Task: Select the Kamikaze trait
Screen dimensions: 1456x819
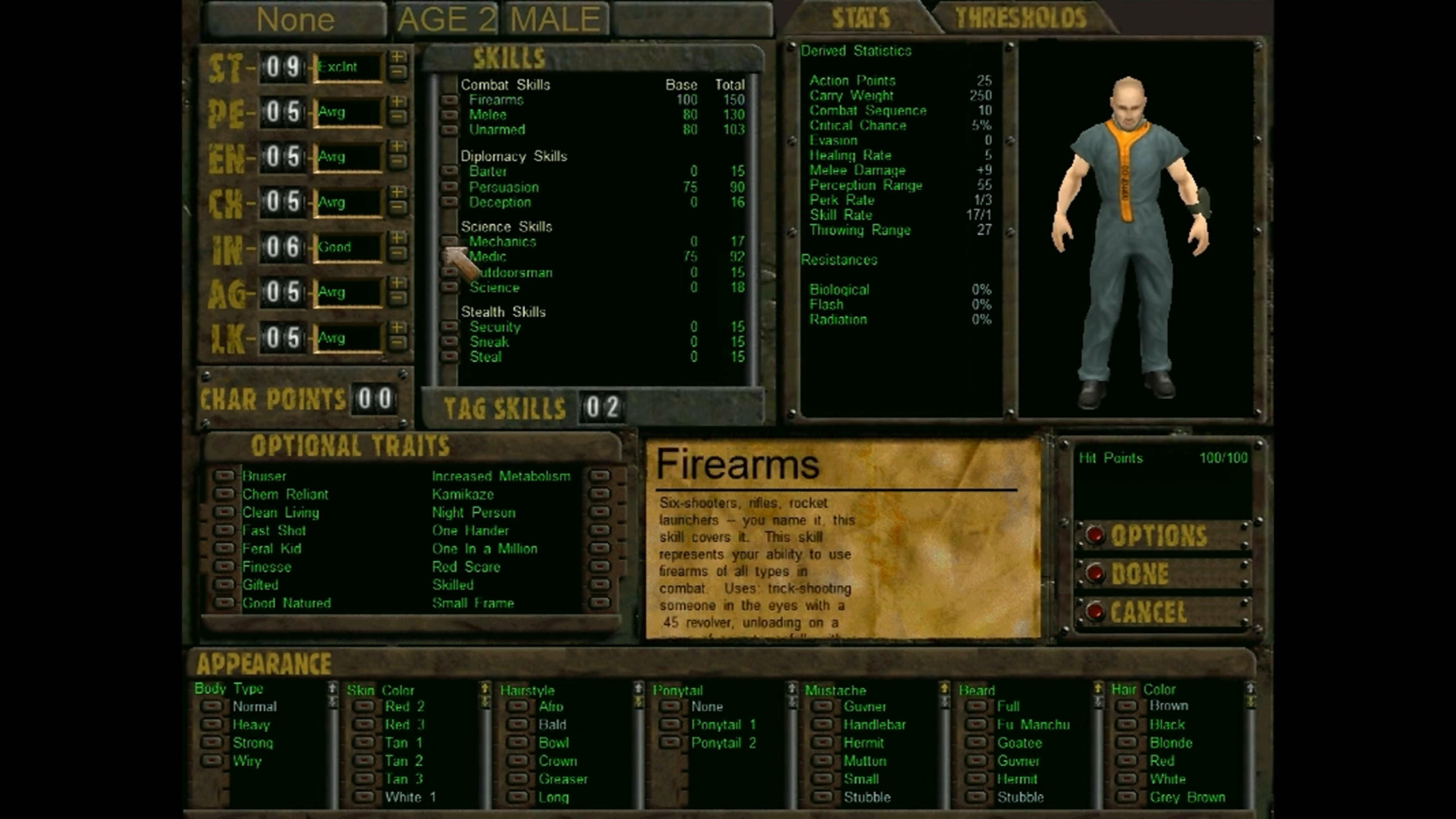Action: pos(599,494)
